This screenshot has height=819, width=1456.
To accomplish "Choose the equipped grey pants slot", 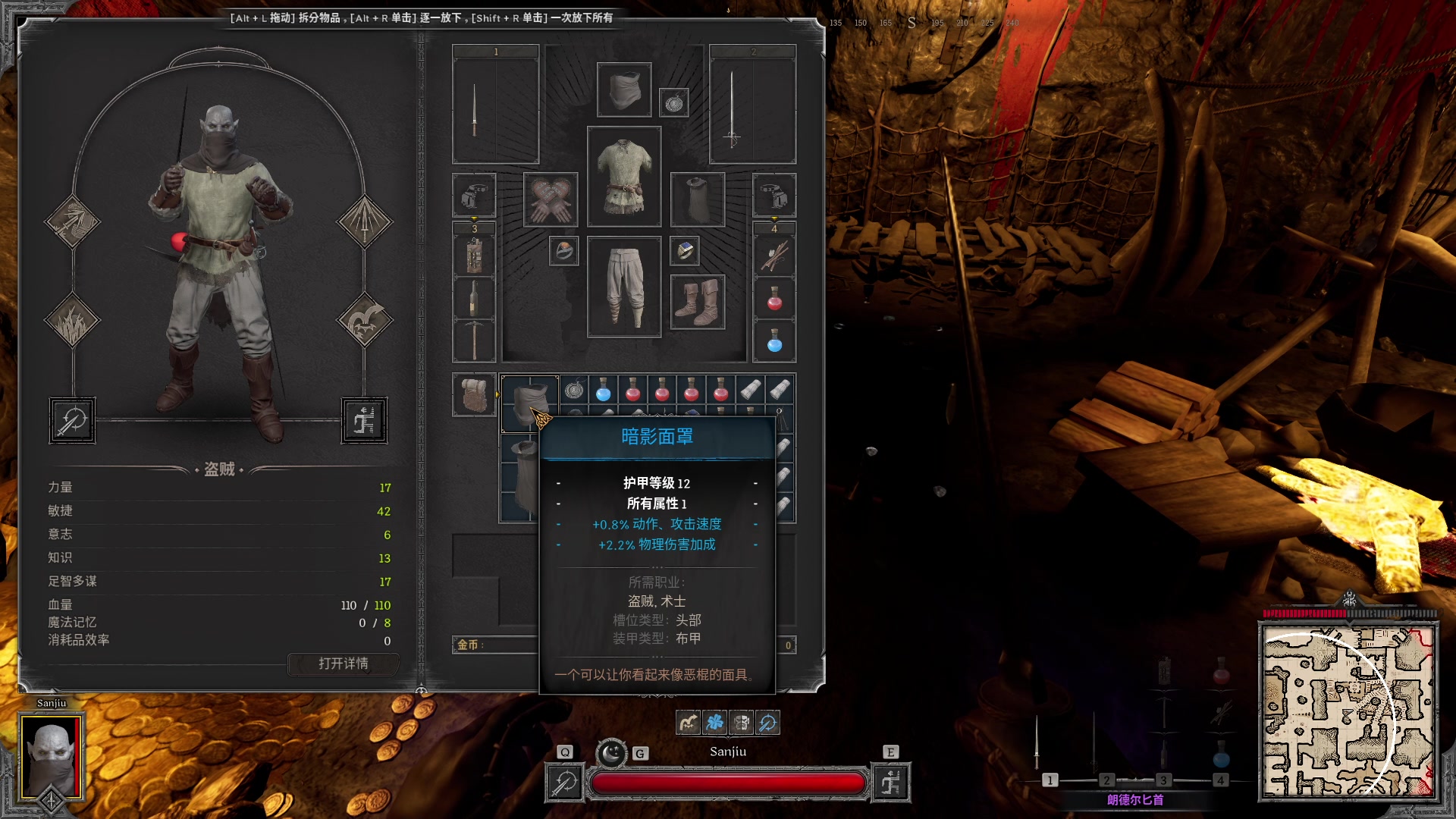I will (624, 287).
